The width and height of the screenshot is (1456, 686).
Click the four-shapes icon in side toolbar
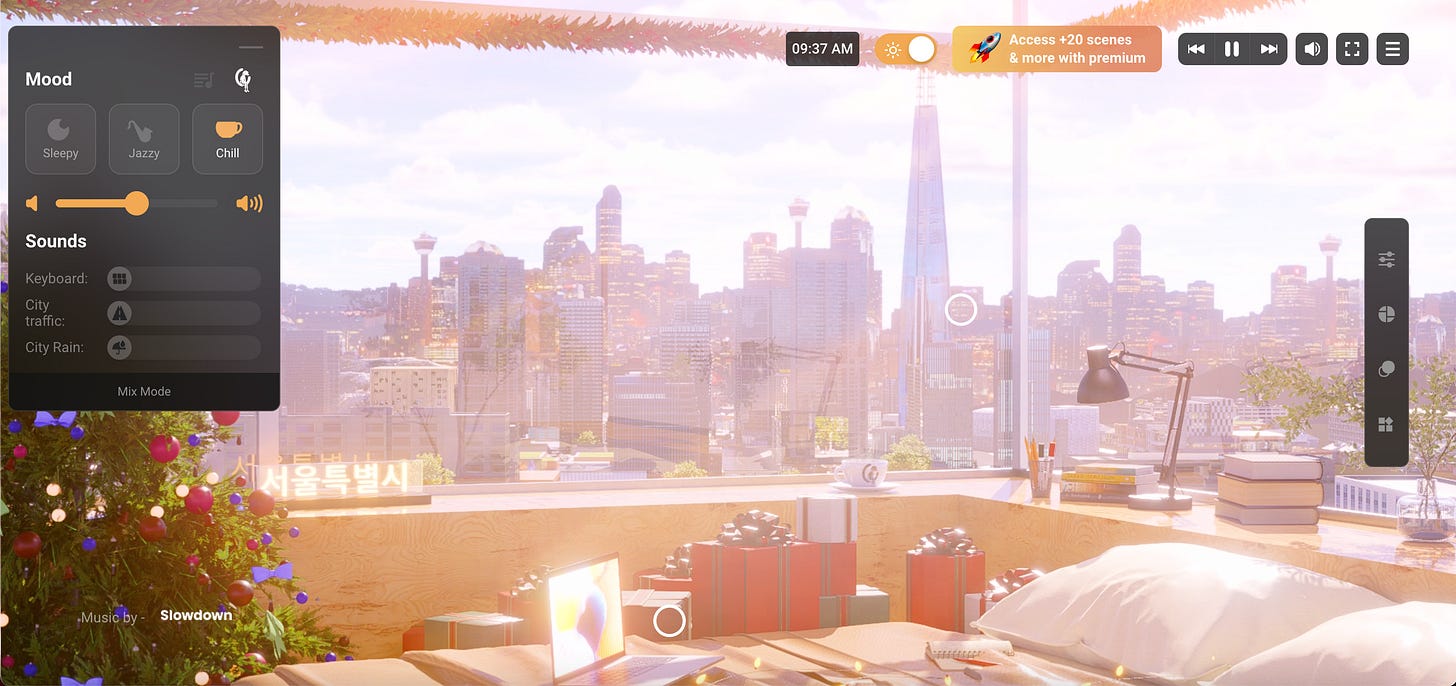[x=1386, y=425]
